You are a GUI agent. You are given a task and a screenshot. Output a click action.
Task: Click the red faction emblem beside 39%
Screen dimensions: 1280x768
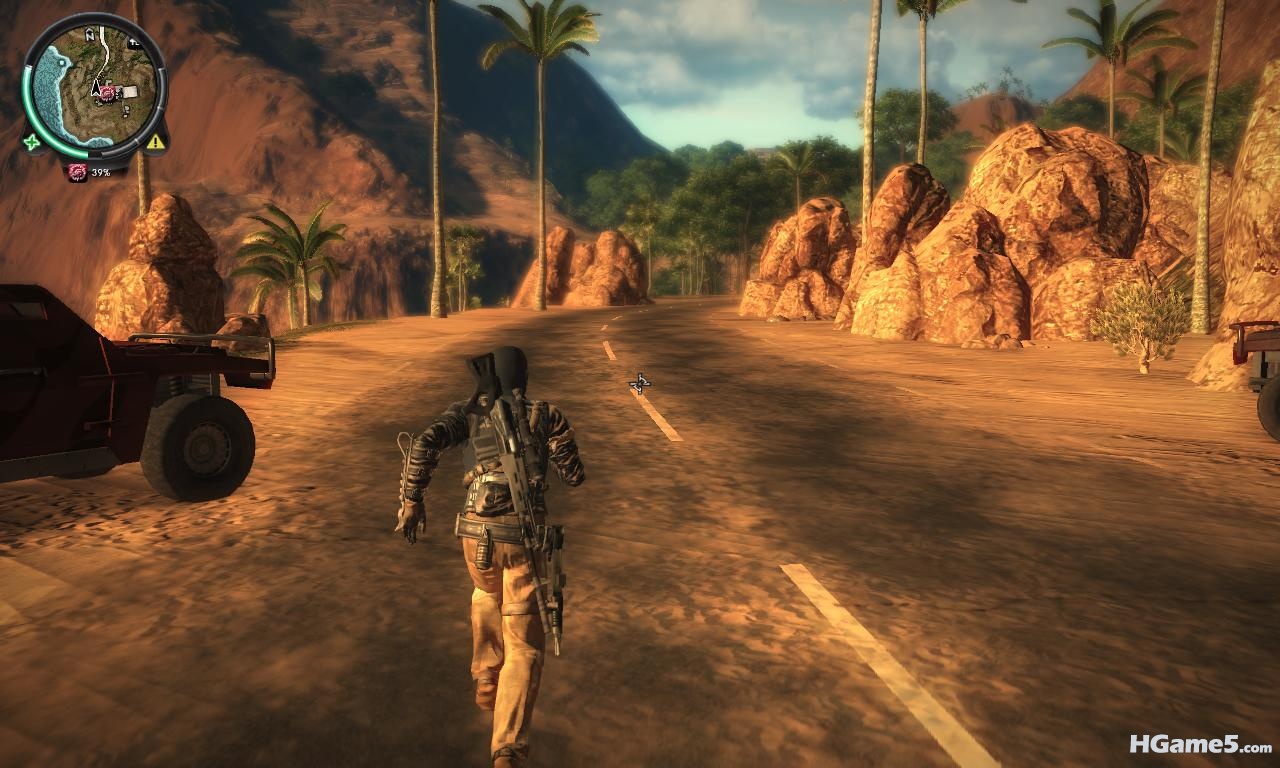click(x=77, y=172)
